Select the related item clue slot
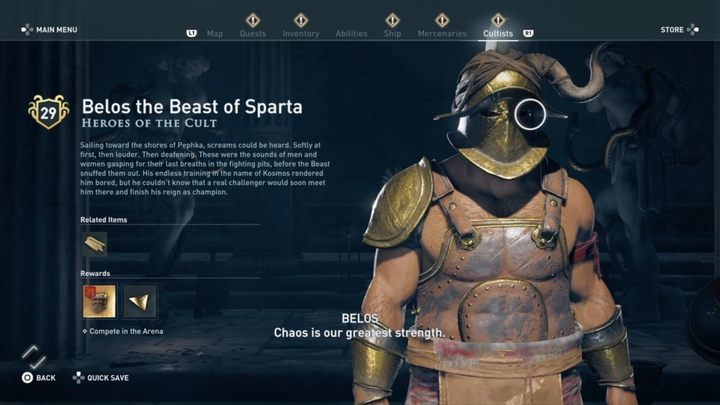This screenshot has height=405, width=720. click(94, 243)
